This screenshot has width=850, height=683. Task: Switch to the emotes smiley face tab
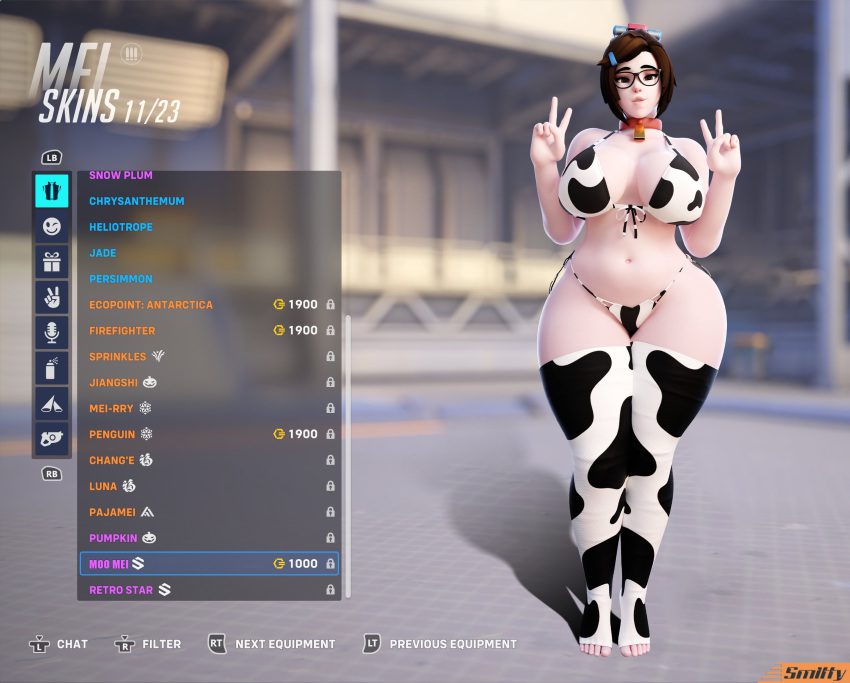52,227
